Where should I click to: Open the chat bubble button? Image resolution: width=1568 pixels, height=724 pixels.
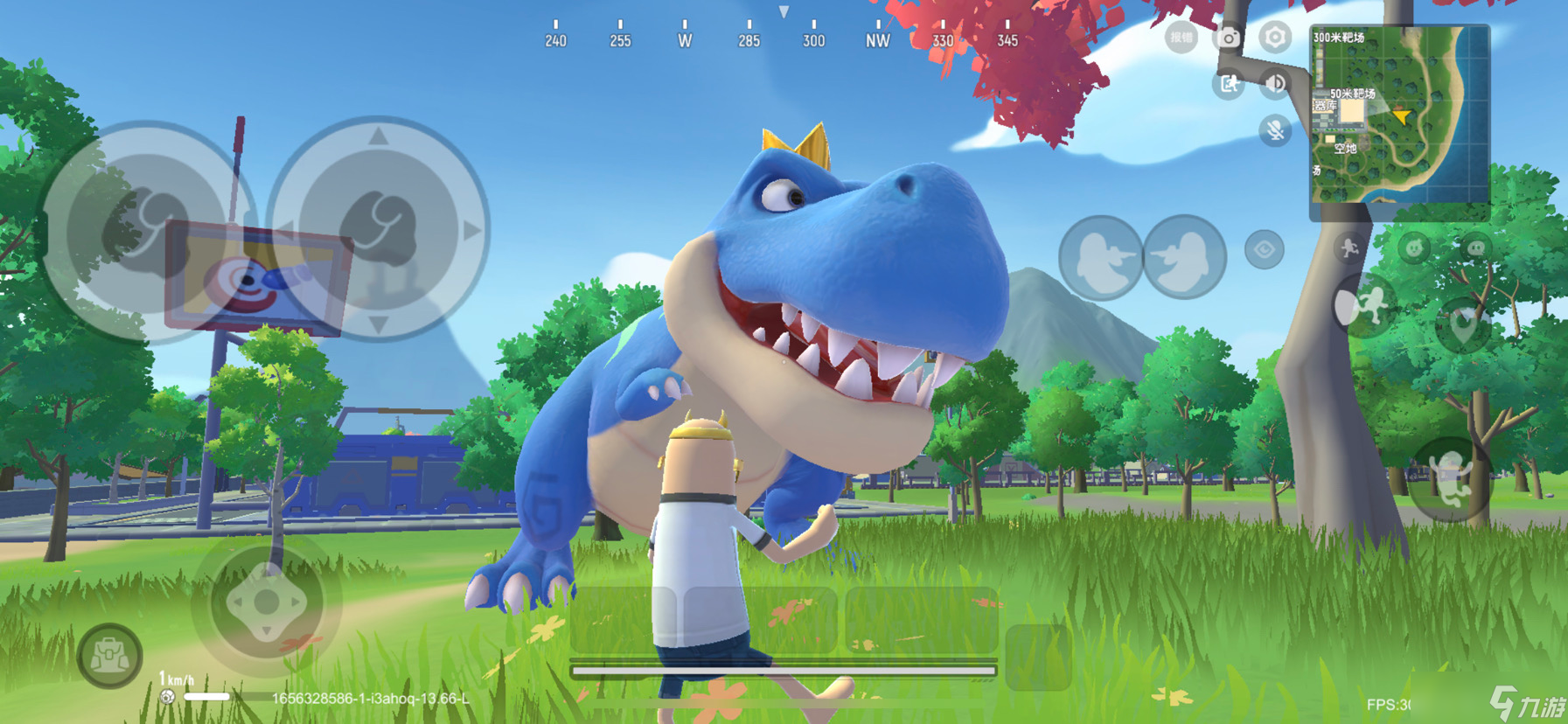click(1476, 248)
